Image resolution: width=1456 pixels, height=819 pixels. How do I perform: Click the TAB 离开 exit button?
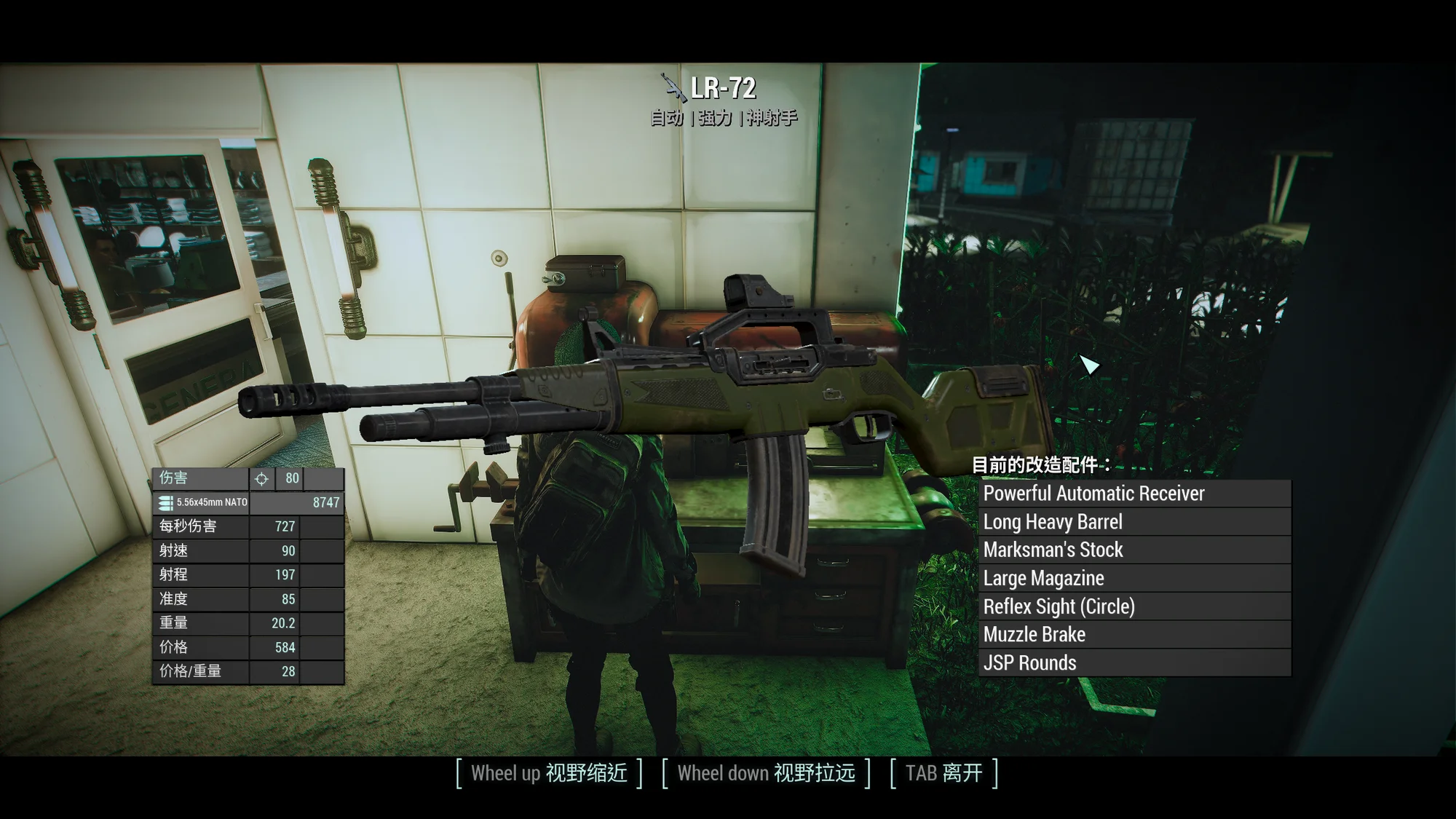[x=943, y=773]
